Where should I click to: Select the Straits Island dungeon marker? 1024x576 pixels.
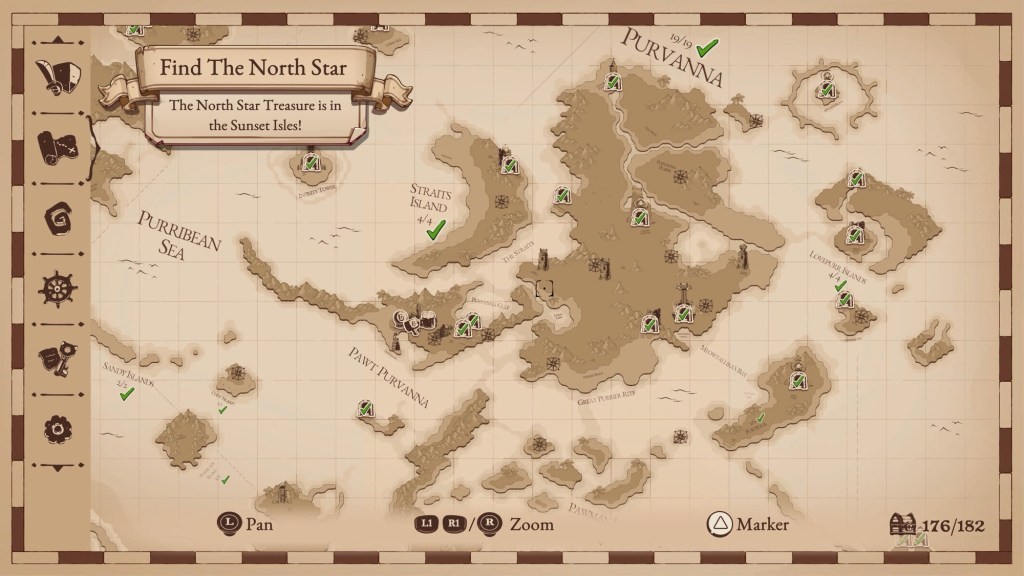pos(508,162)
